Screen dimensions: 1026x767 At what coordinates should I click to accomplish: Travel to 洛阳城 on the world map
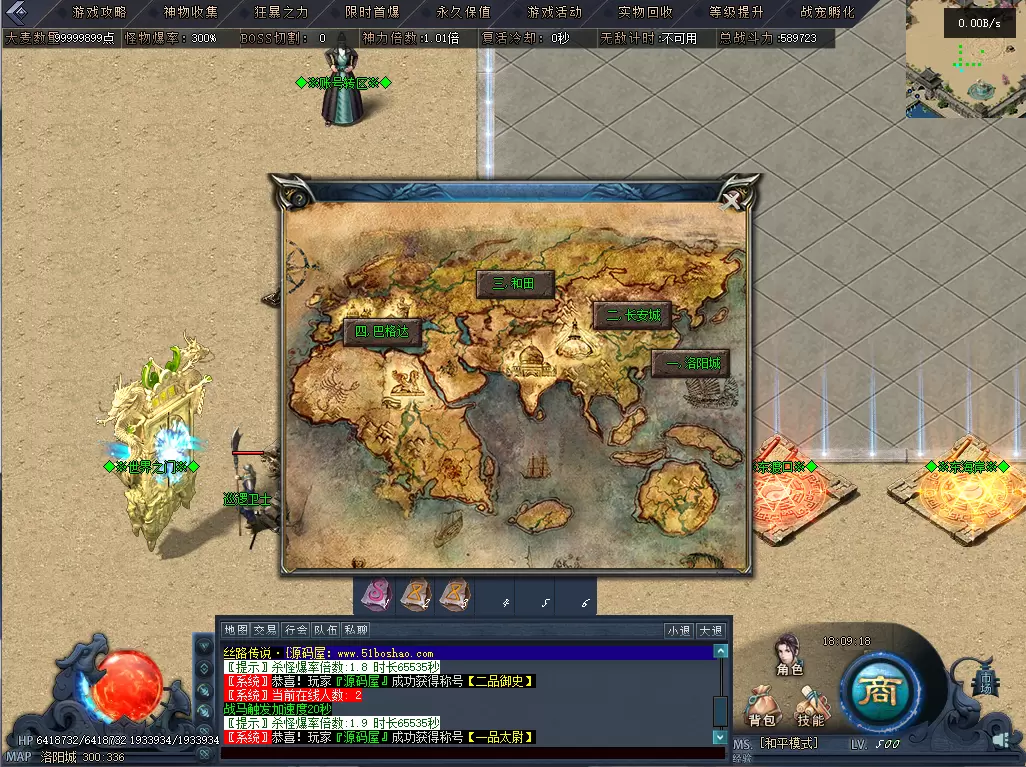(691, 363)
